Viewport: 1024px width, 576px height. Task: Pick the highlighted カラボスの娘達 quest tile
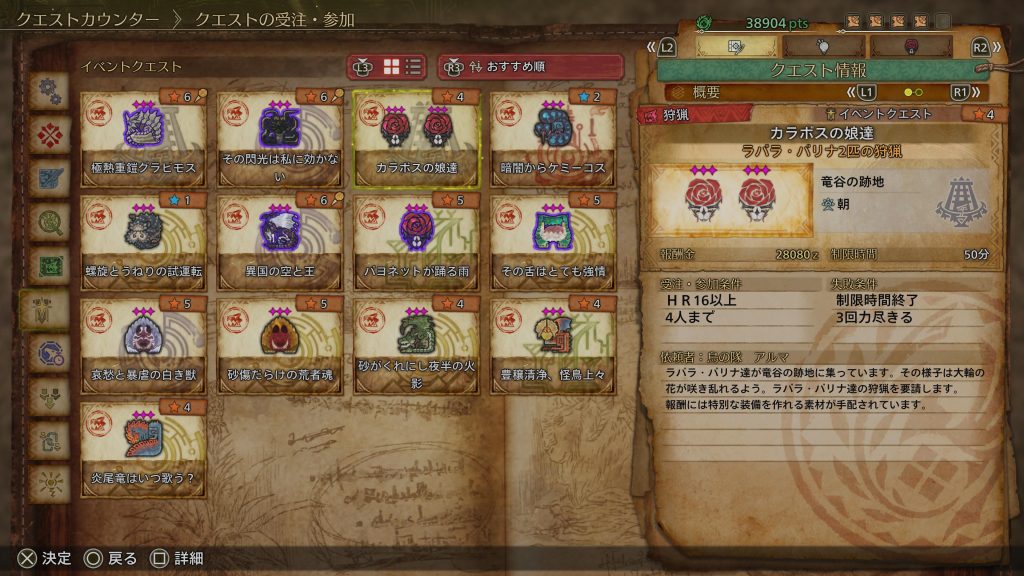(416, 139)
